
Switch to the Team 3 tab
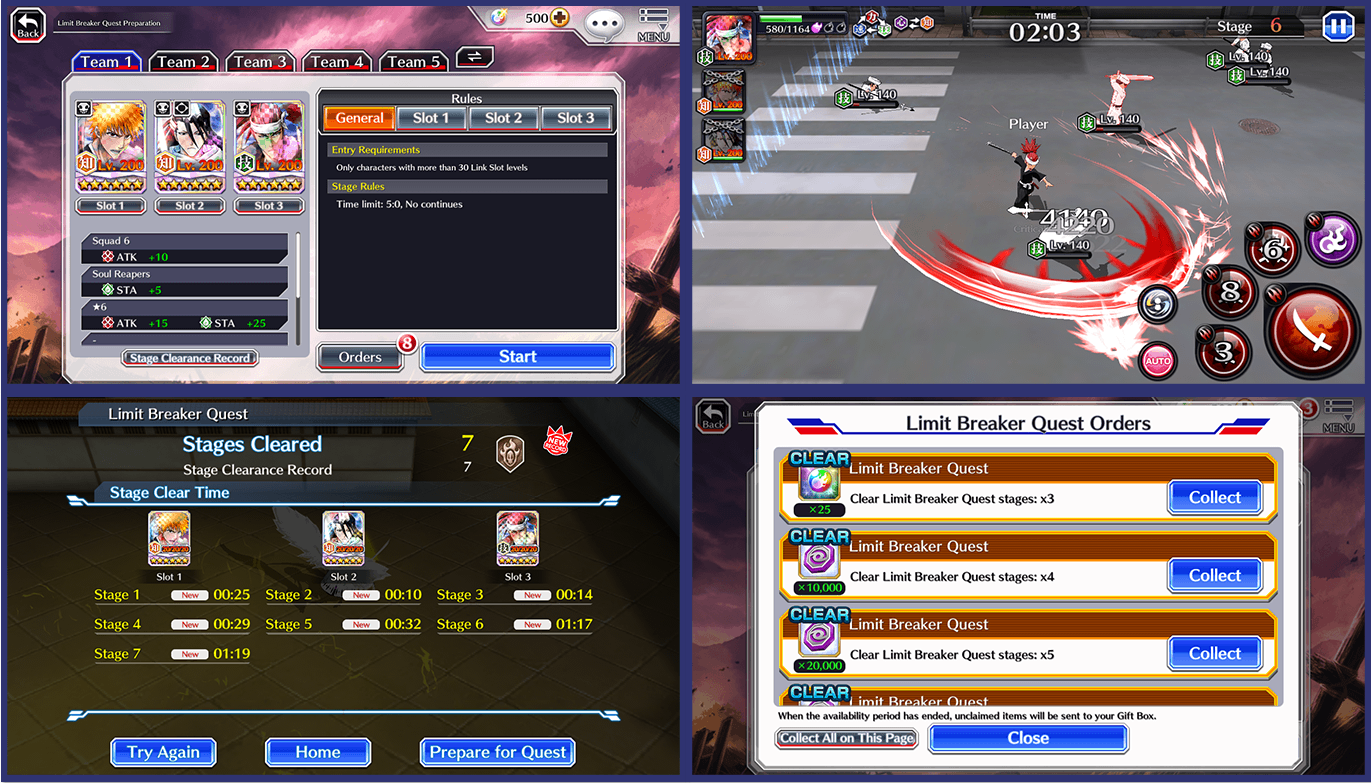tap(260, 61)
